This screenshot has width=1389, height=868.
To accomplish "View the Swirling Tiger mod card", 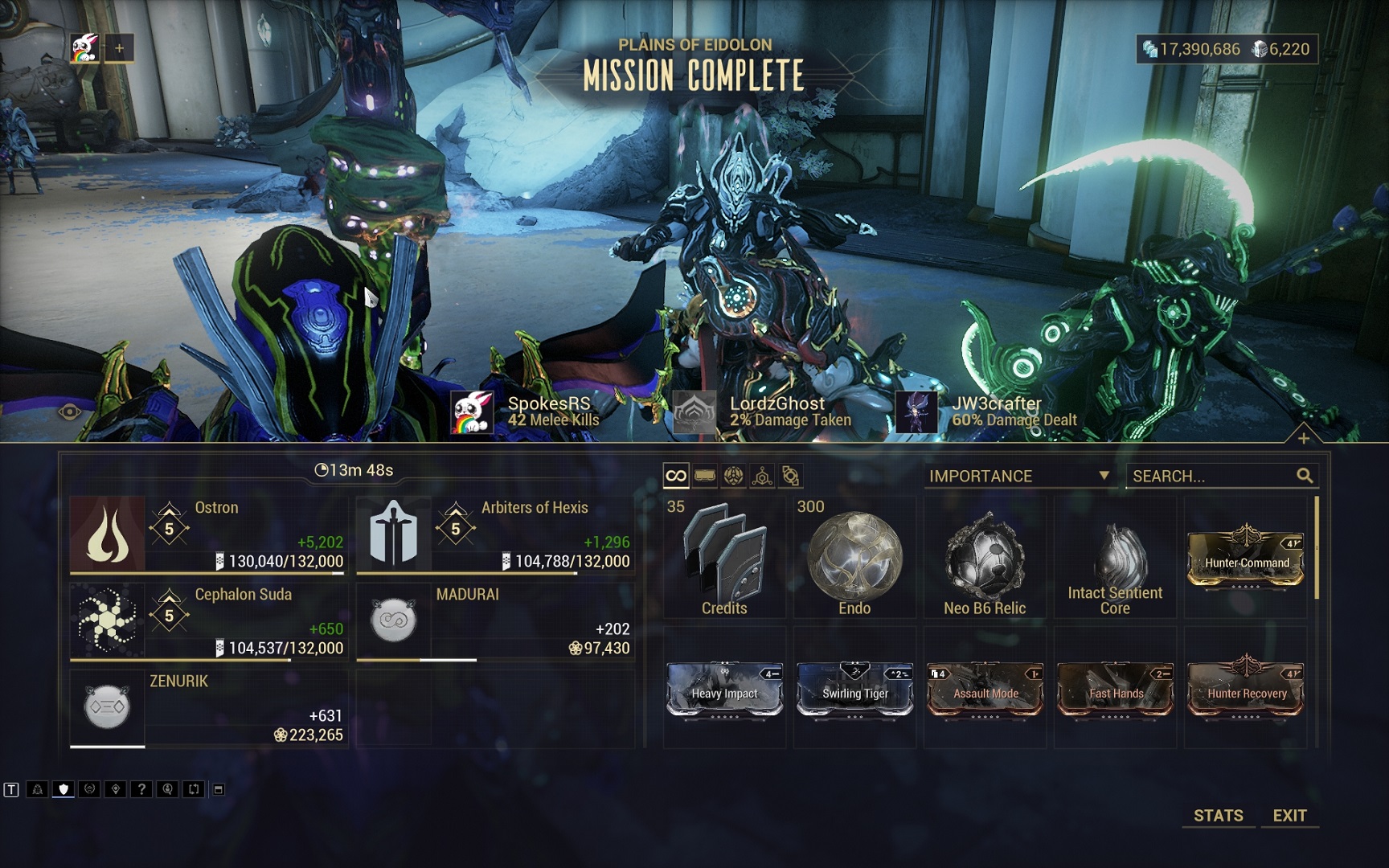I will tap(854, 690).
